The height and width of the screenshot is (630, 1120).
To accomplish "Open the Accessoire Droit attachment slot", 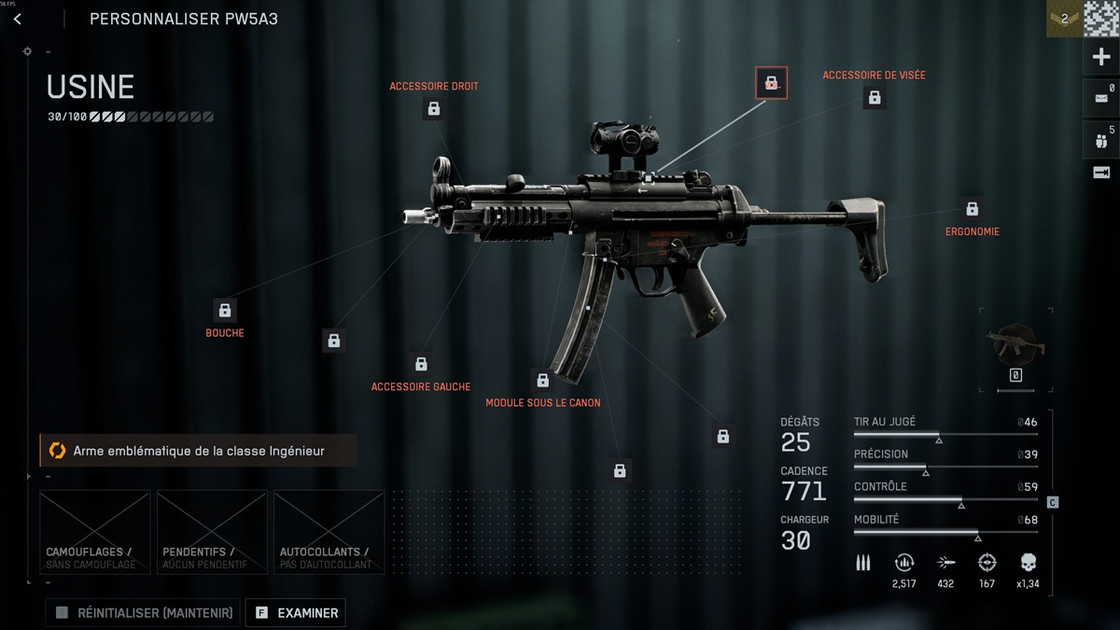I will 433,108.
